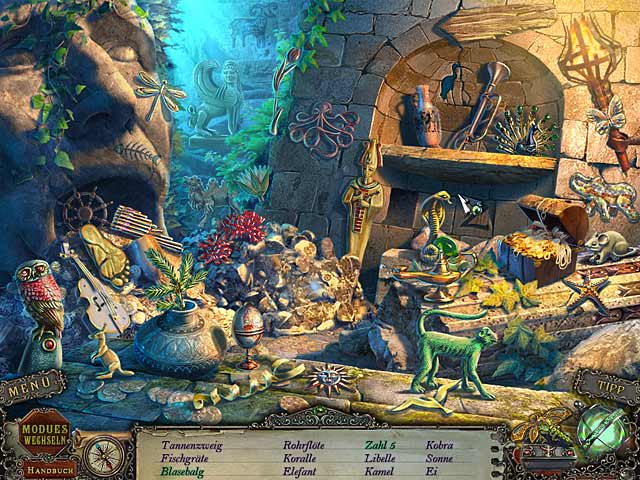The image size is (640, 480).
Task: Select Sonne in the item list
Action: point(439,458)
